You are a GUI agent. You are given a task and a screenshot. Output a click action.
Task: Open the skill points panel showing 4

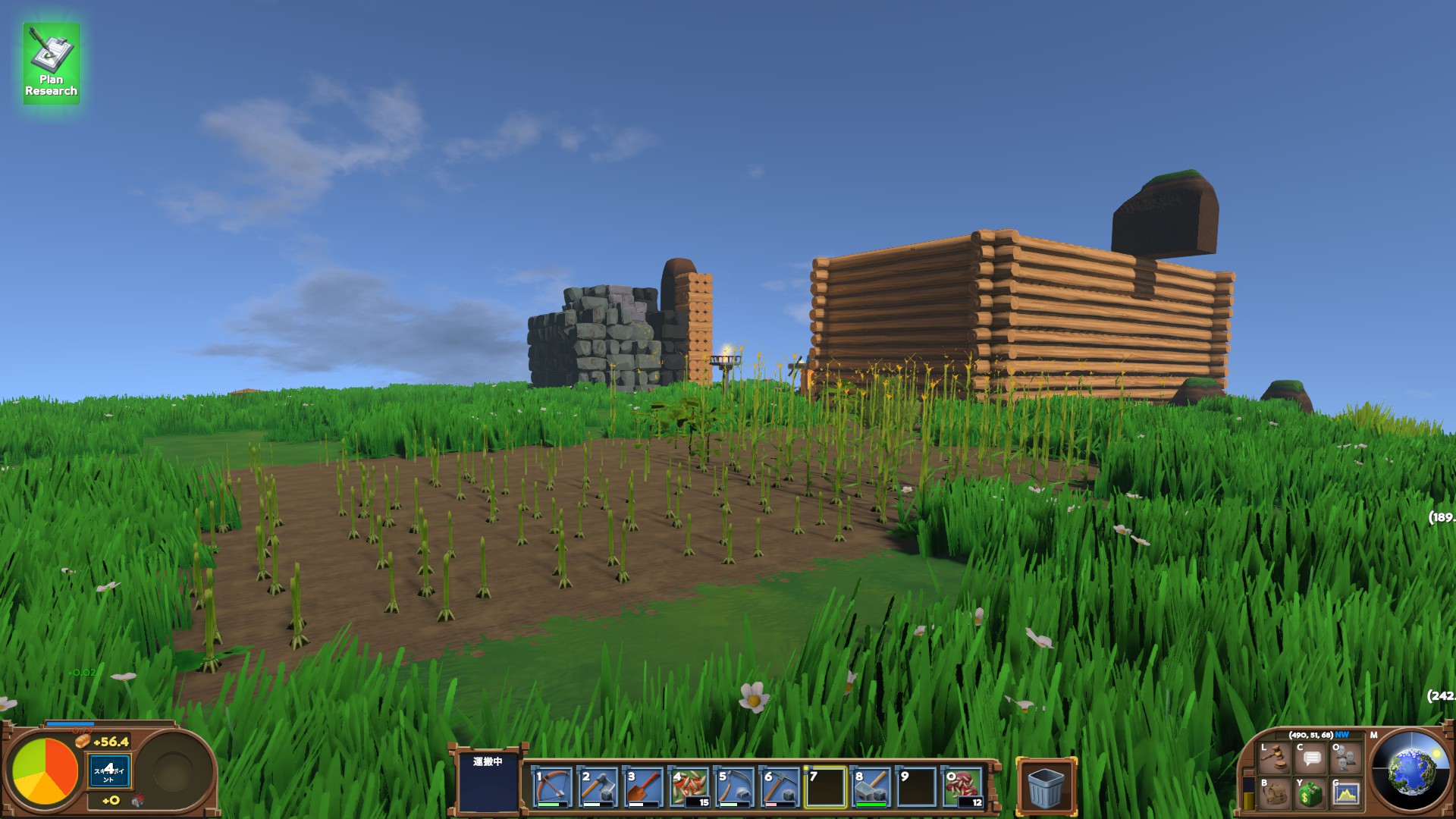pos(109,771)
